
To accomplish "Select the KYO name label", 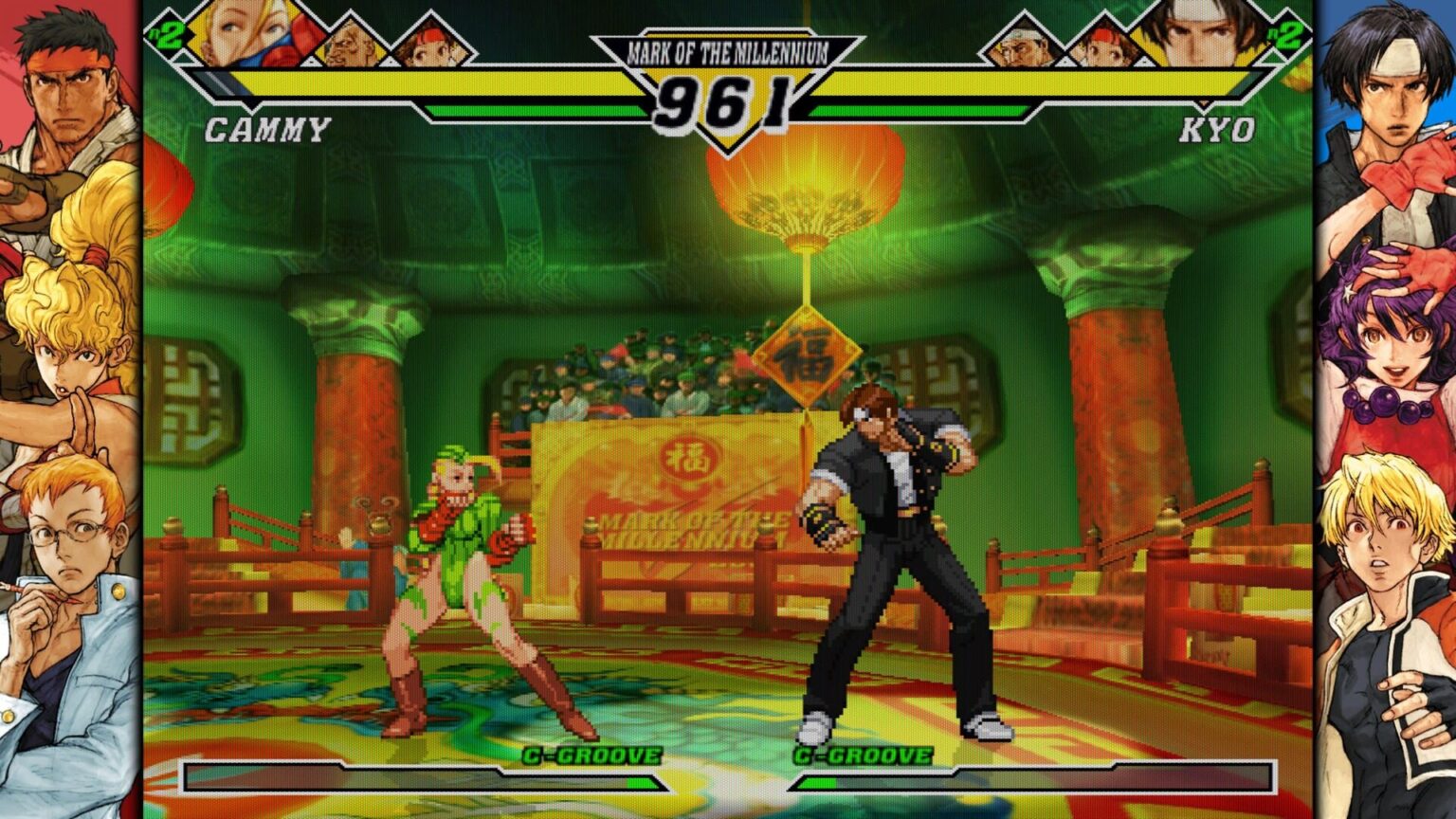I will [1218, 128].
